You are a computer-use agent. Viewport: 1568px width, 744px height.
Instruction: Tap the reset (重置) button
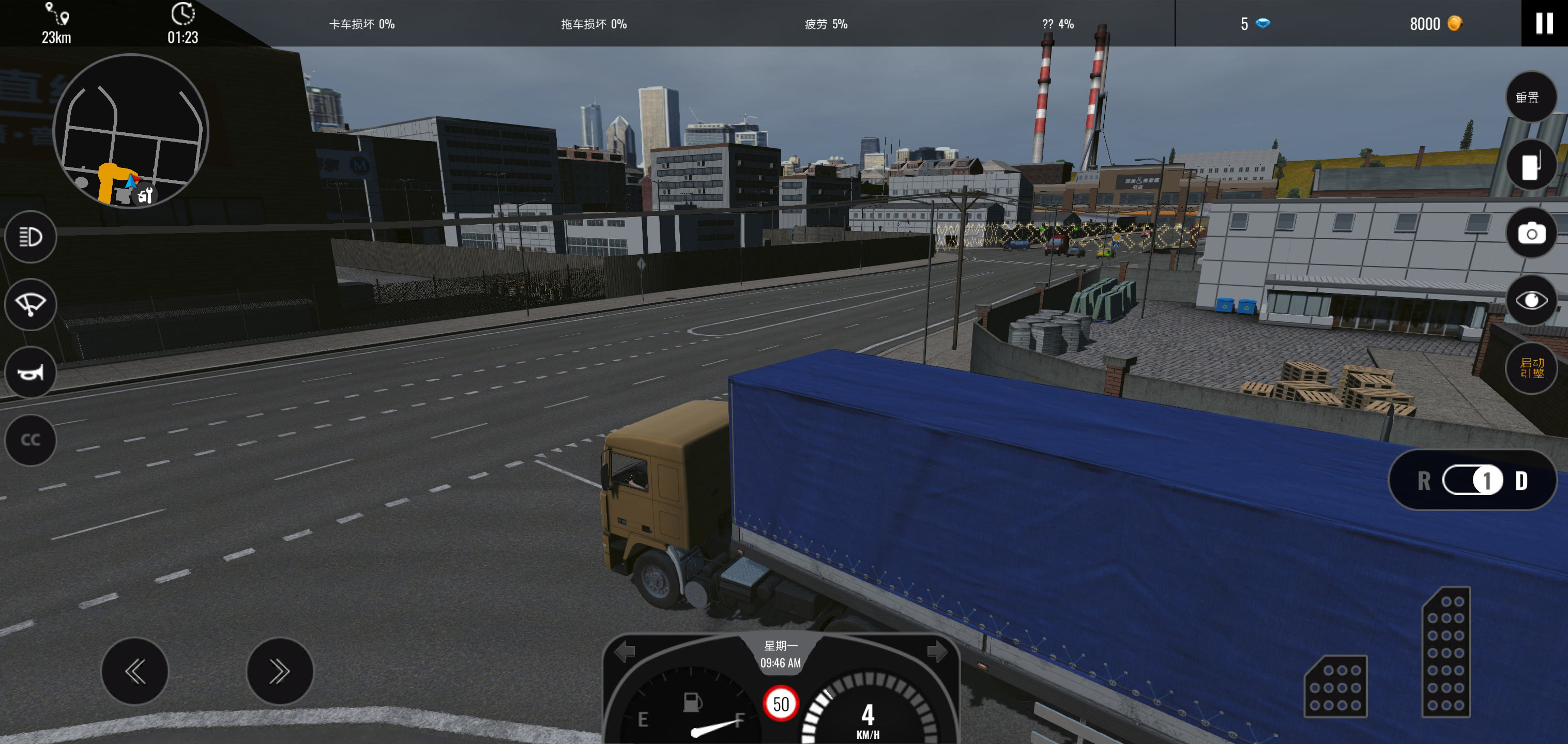coord(1530,97)
